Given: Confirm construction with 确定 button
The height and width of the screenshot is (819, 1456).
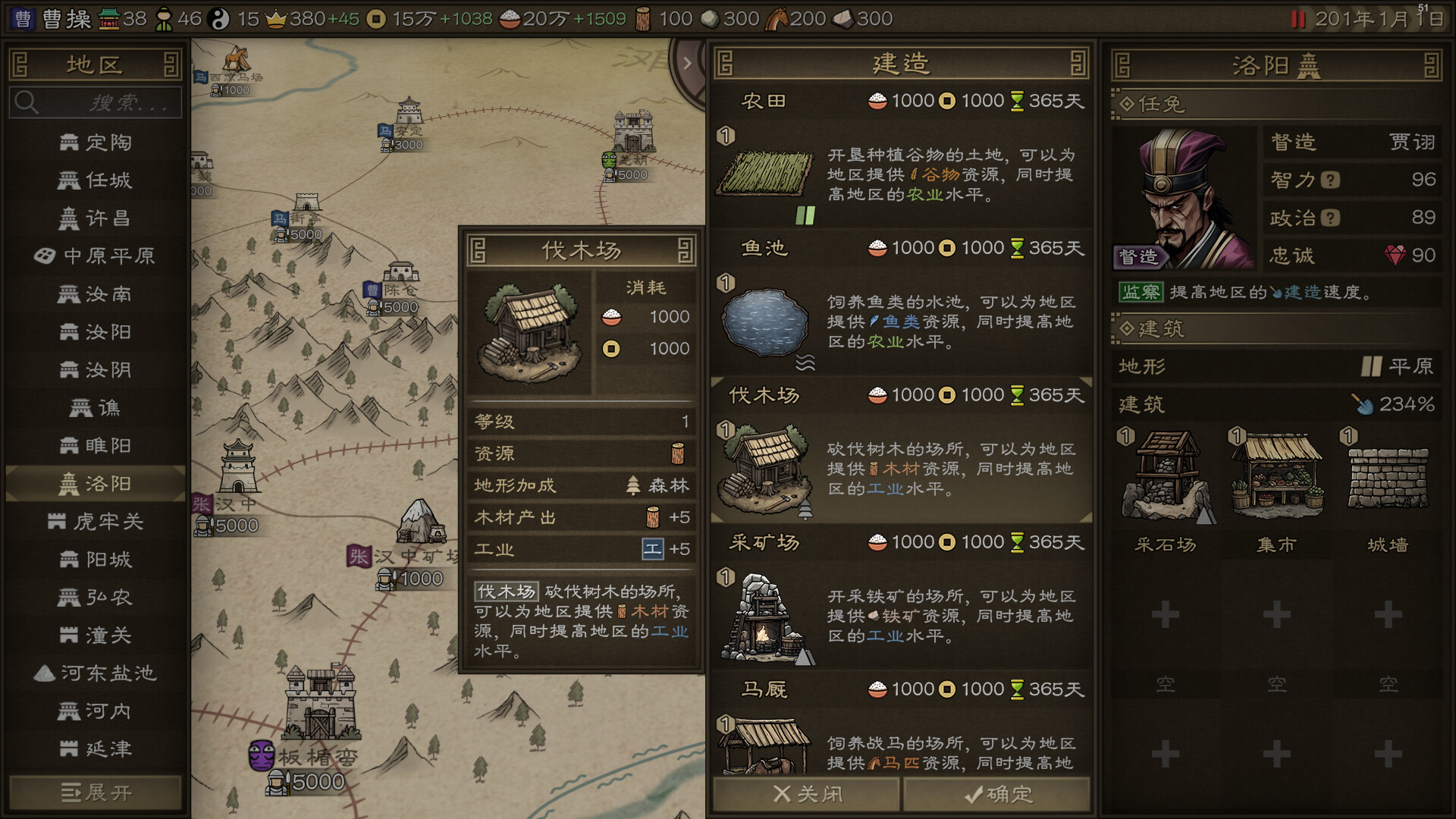Looking at the screenshot, I should [x=996, y=794].
